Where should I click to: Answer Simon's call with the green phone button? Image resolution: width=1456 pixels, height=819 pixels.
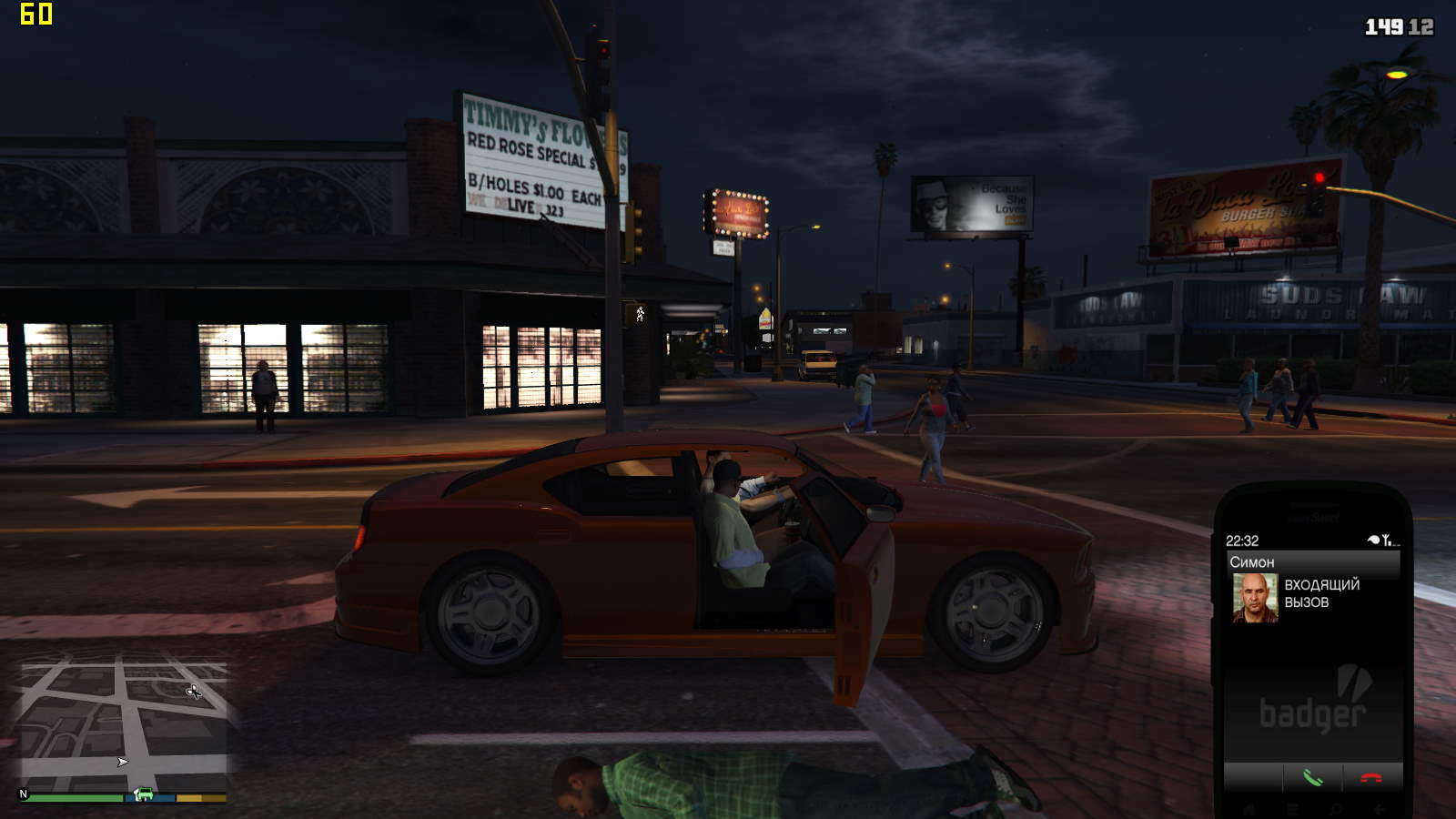tap(1312, 778)
